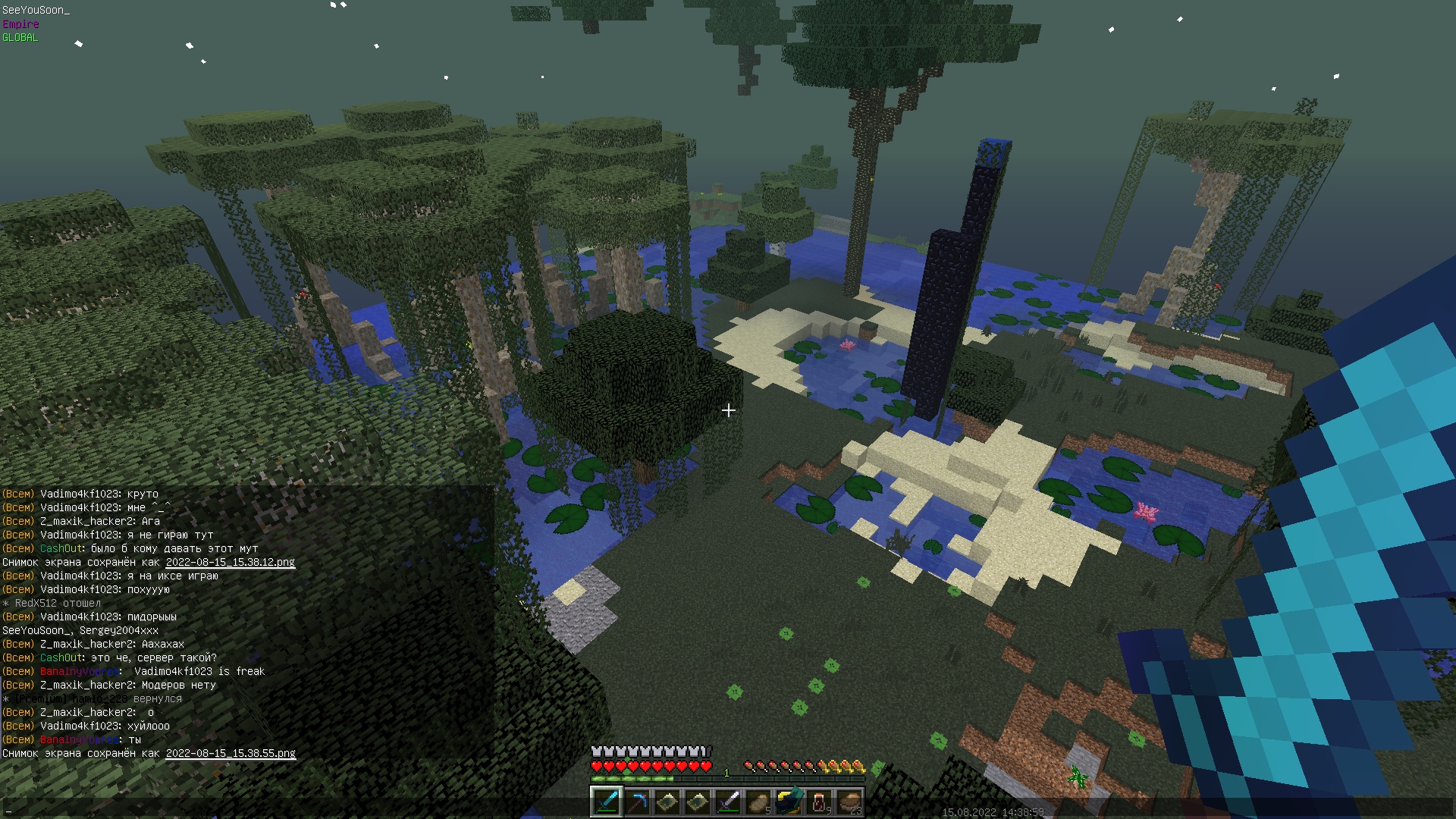This screenshot has height=819, width=1456.
Task: Select the diamond pickaxe hotbar slot
Action: click(637, 802)
